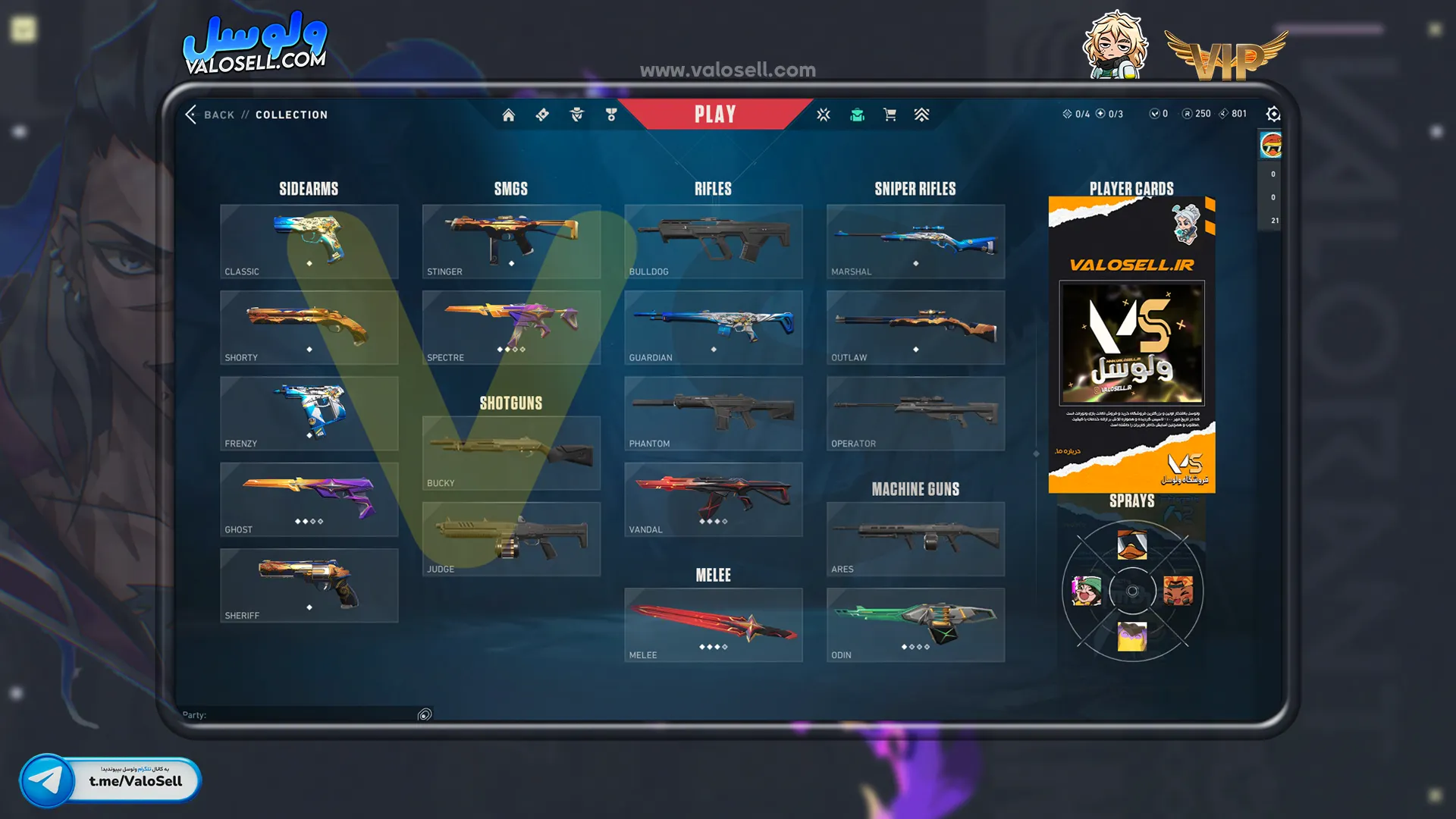Select the Vandal rifle slot

point(713,499)
